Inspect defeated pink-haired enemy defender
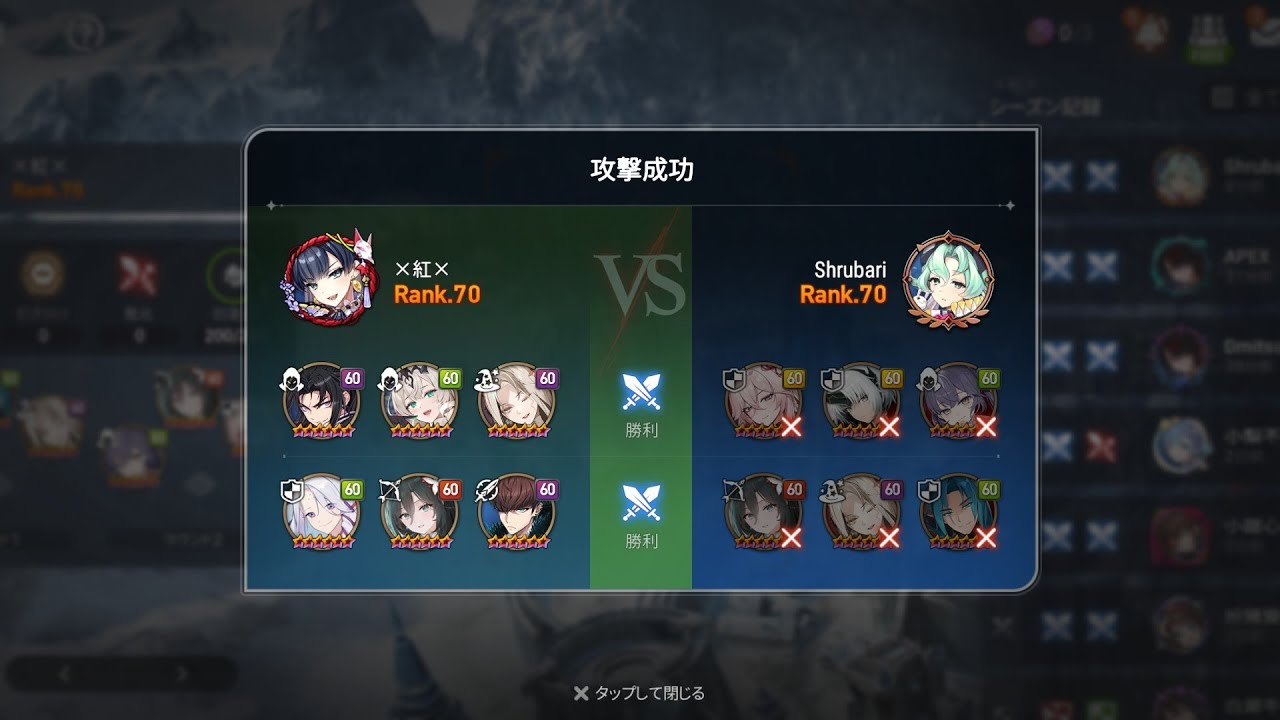Screen dimensions: 1280x720 pos(763,402)
